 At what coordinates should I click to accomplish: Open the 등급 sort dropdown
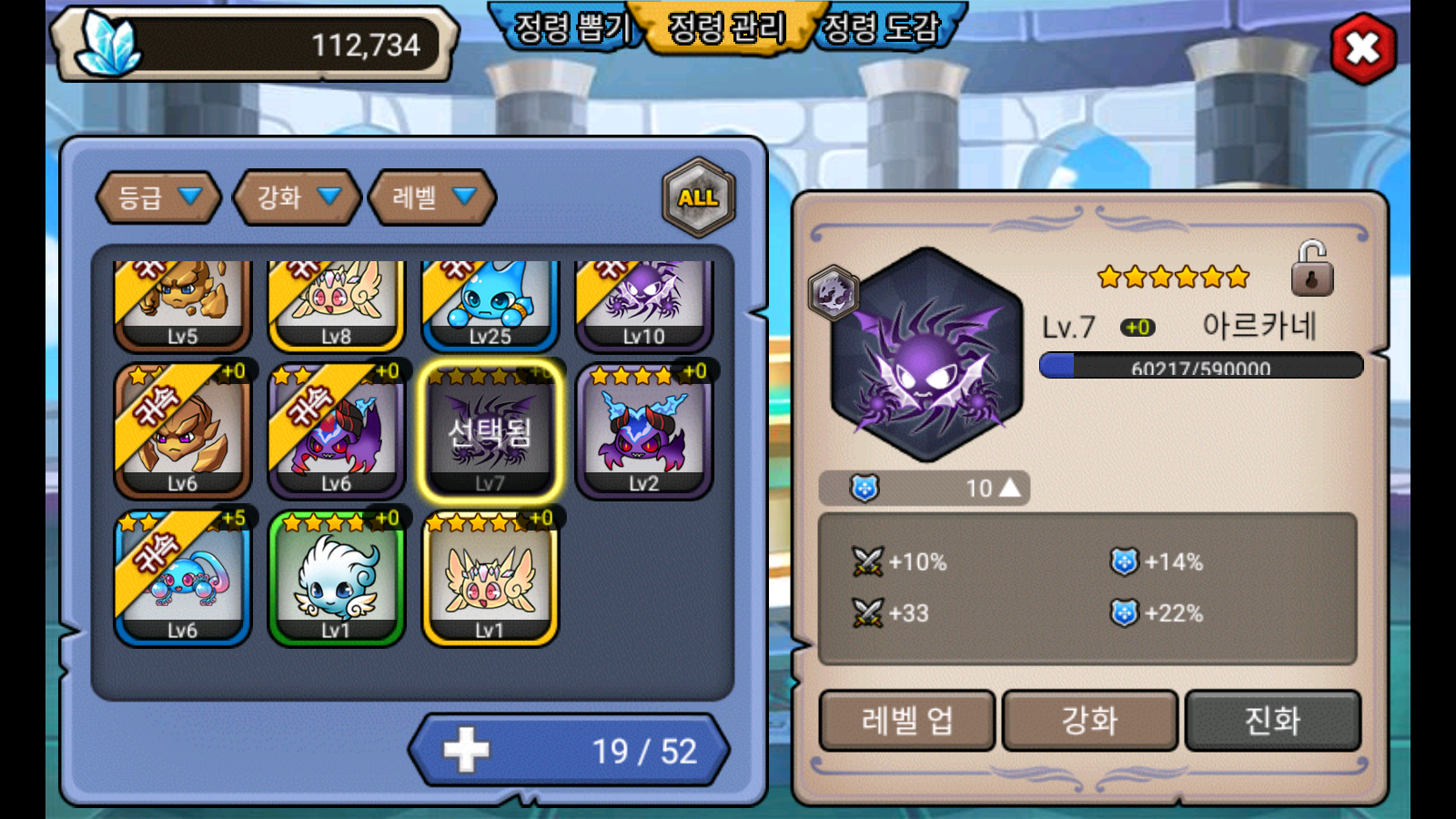point(158,197)
